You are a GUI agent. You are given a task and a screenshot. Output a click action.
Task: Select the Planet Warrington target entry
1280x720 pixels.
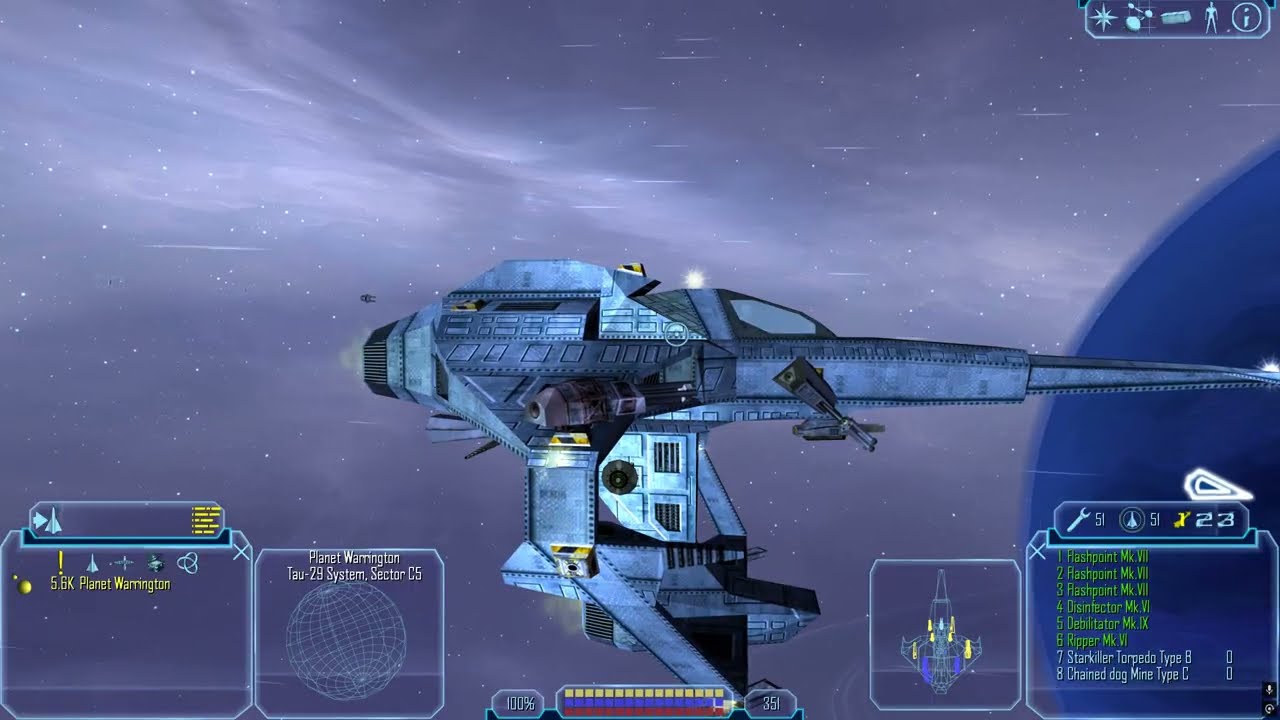(x=110, y=585)
